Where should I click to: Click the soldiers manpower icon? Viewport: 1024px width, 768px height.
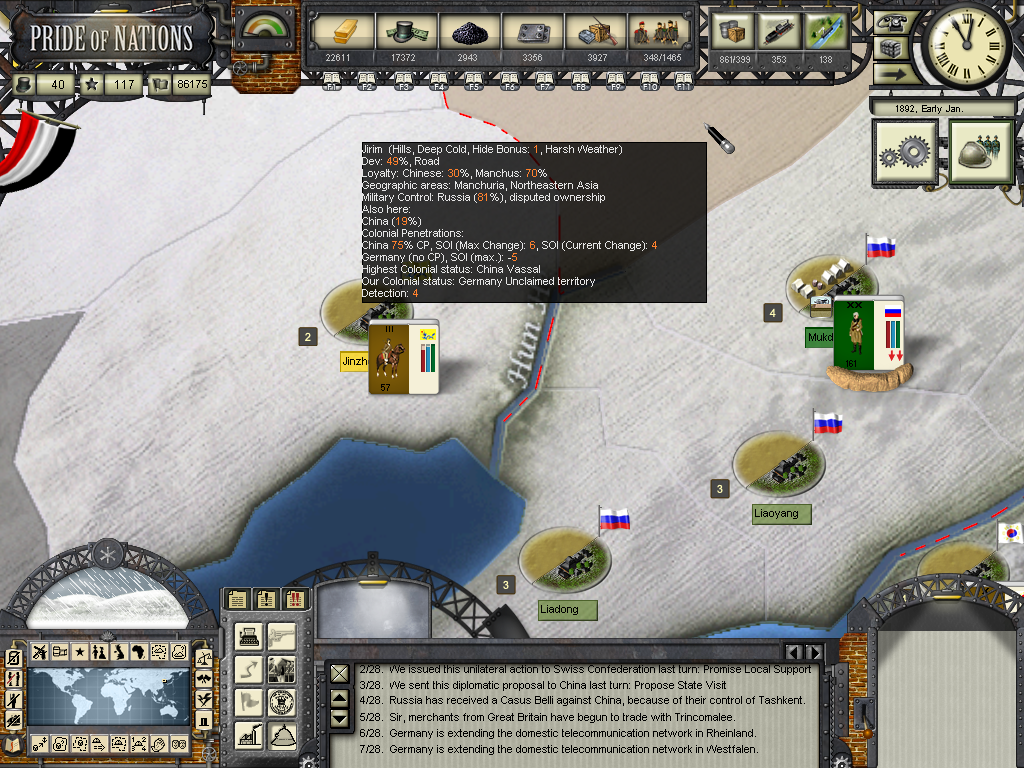tap(655, 32)
